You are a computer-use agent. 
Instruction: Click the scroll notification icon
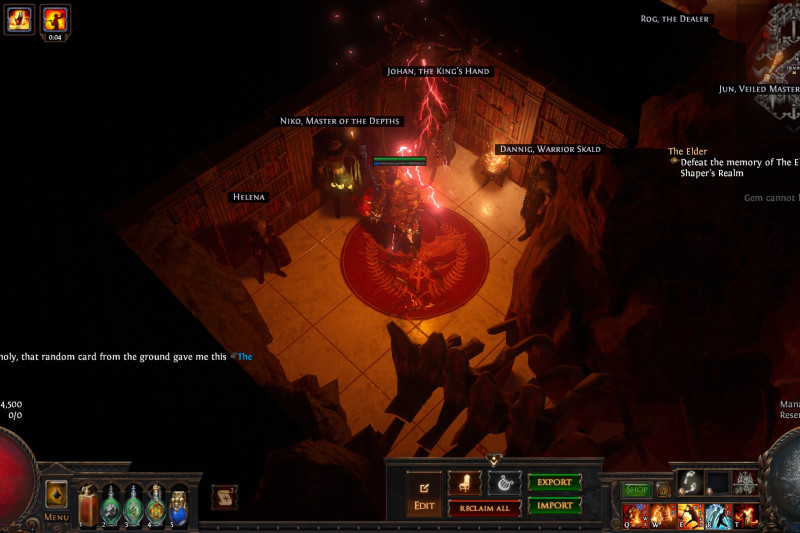(224, 497)
